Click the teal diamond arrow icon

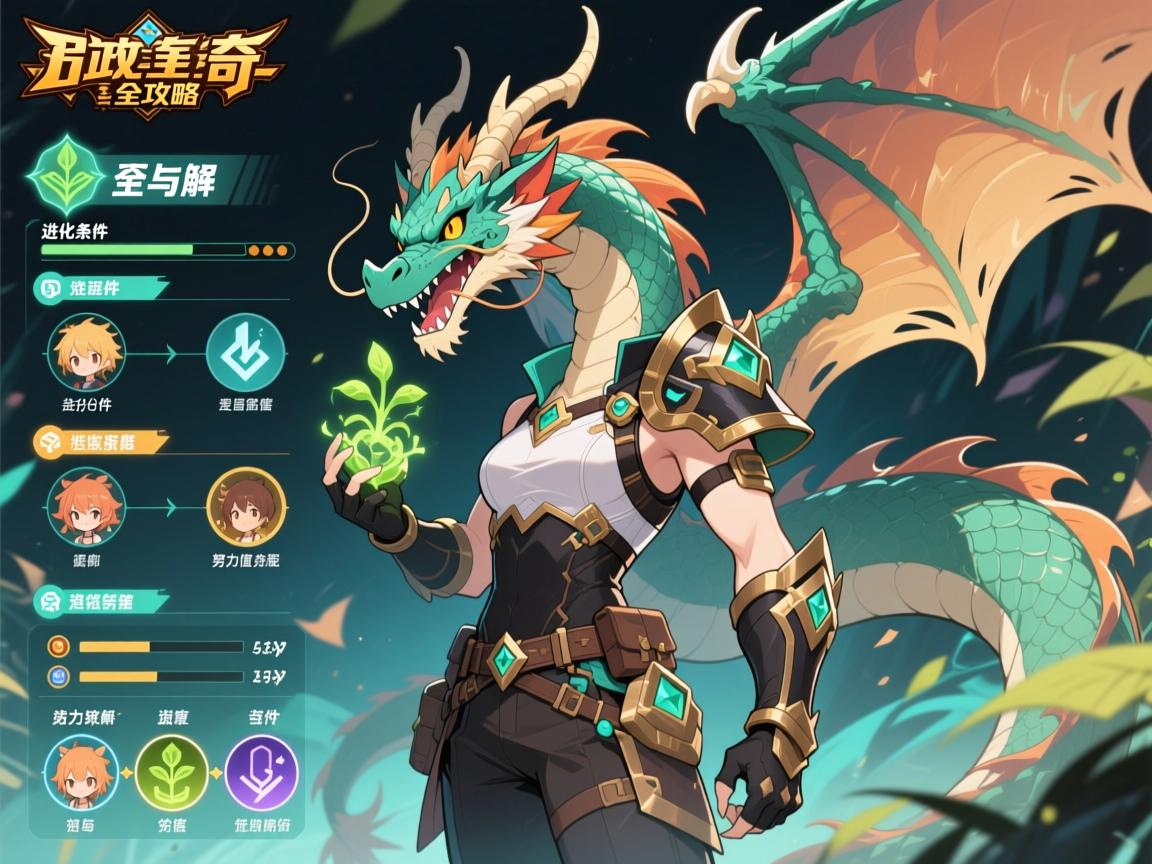(245, 352)
